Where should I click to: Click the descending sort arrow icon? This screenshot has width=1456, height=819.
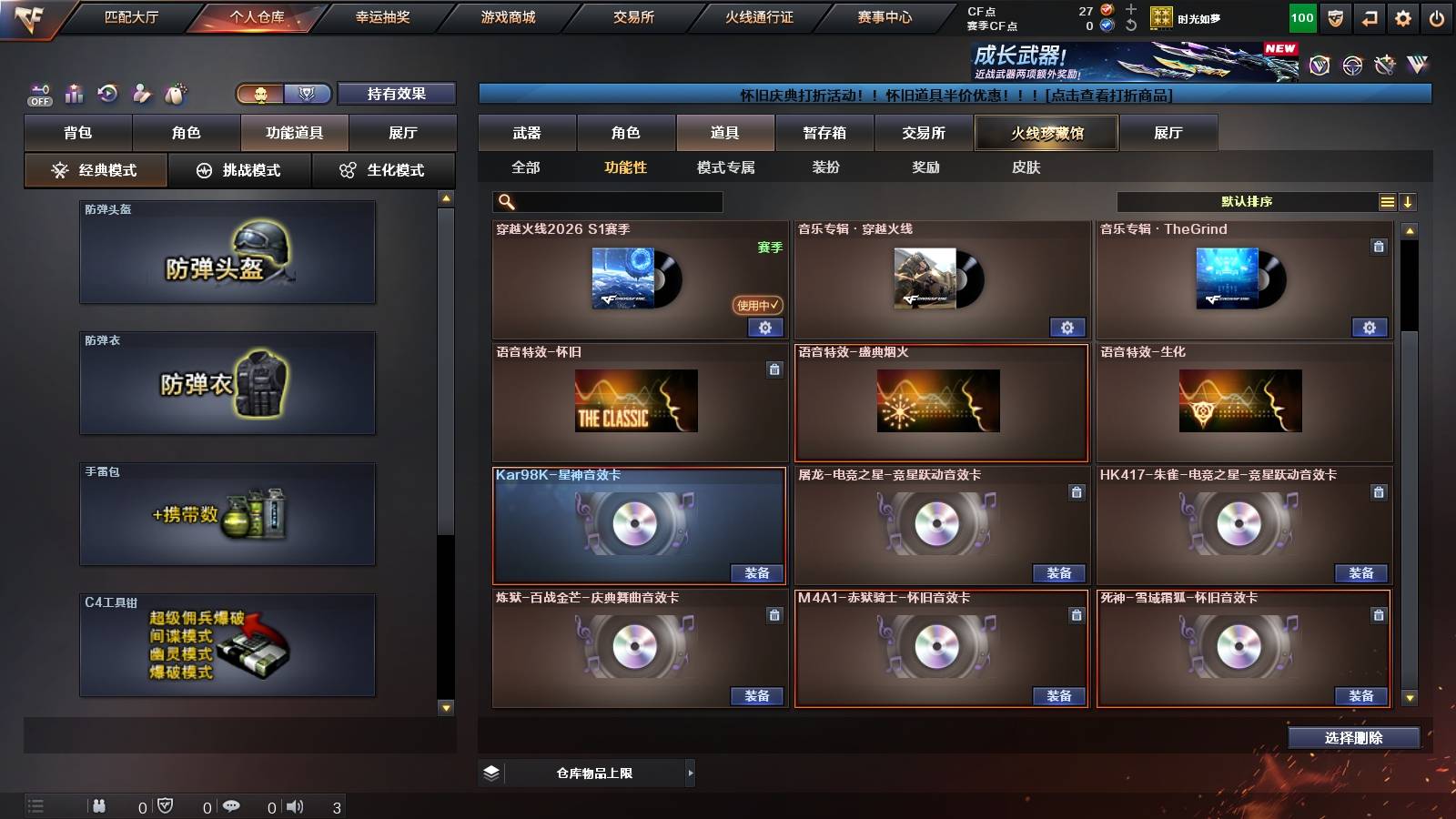pos(1410,201)
